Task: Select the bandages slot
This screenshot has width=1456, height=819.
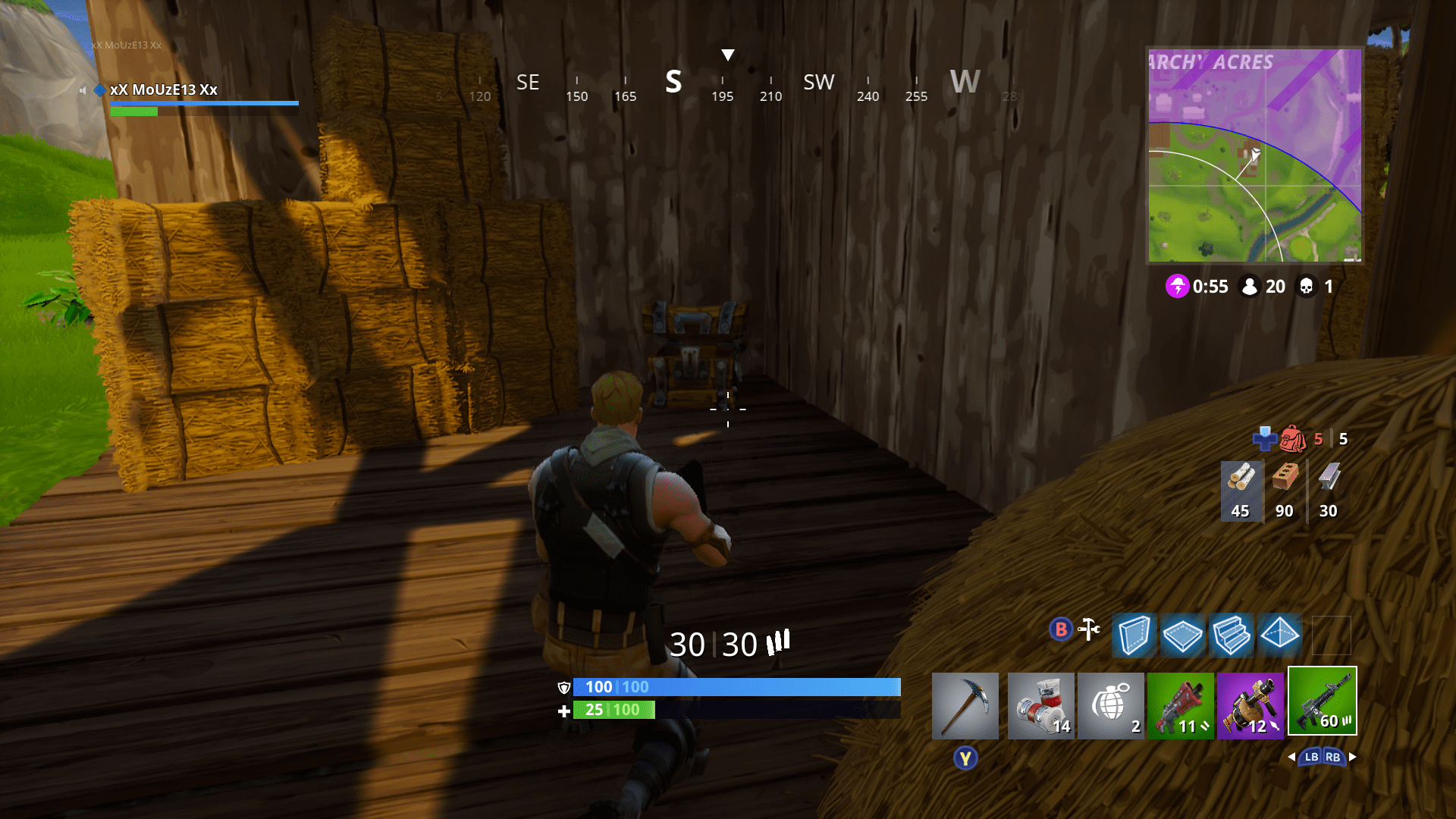Action: pyautogui.click(x=1040, y=705)
